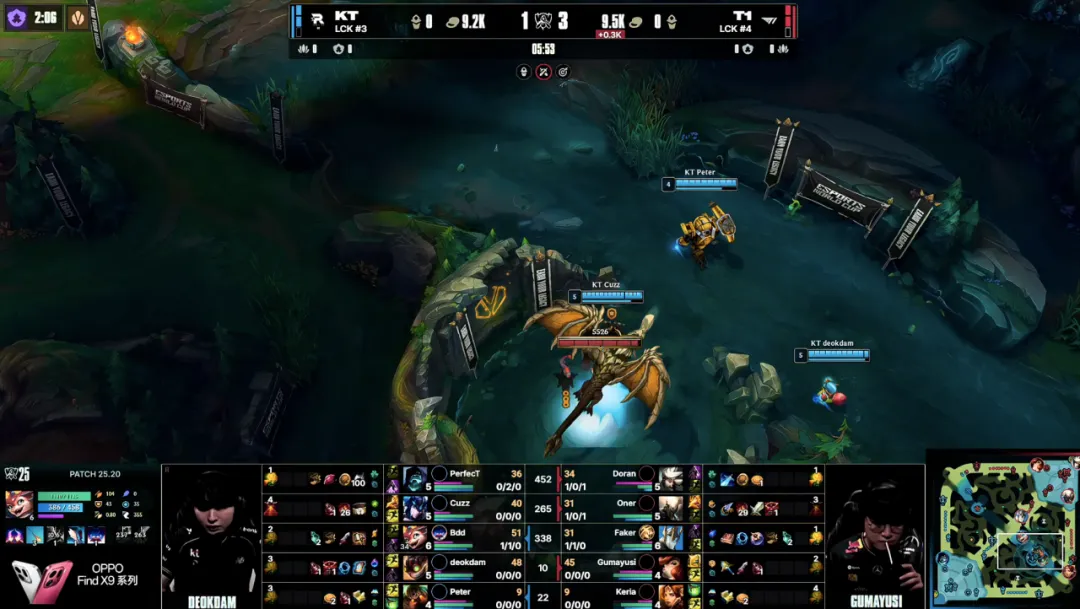1080x609 pixels.
Task: Click the T1 team logo
Action: (x=769, y=20)
